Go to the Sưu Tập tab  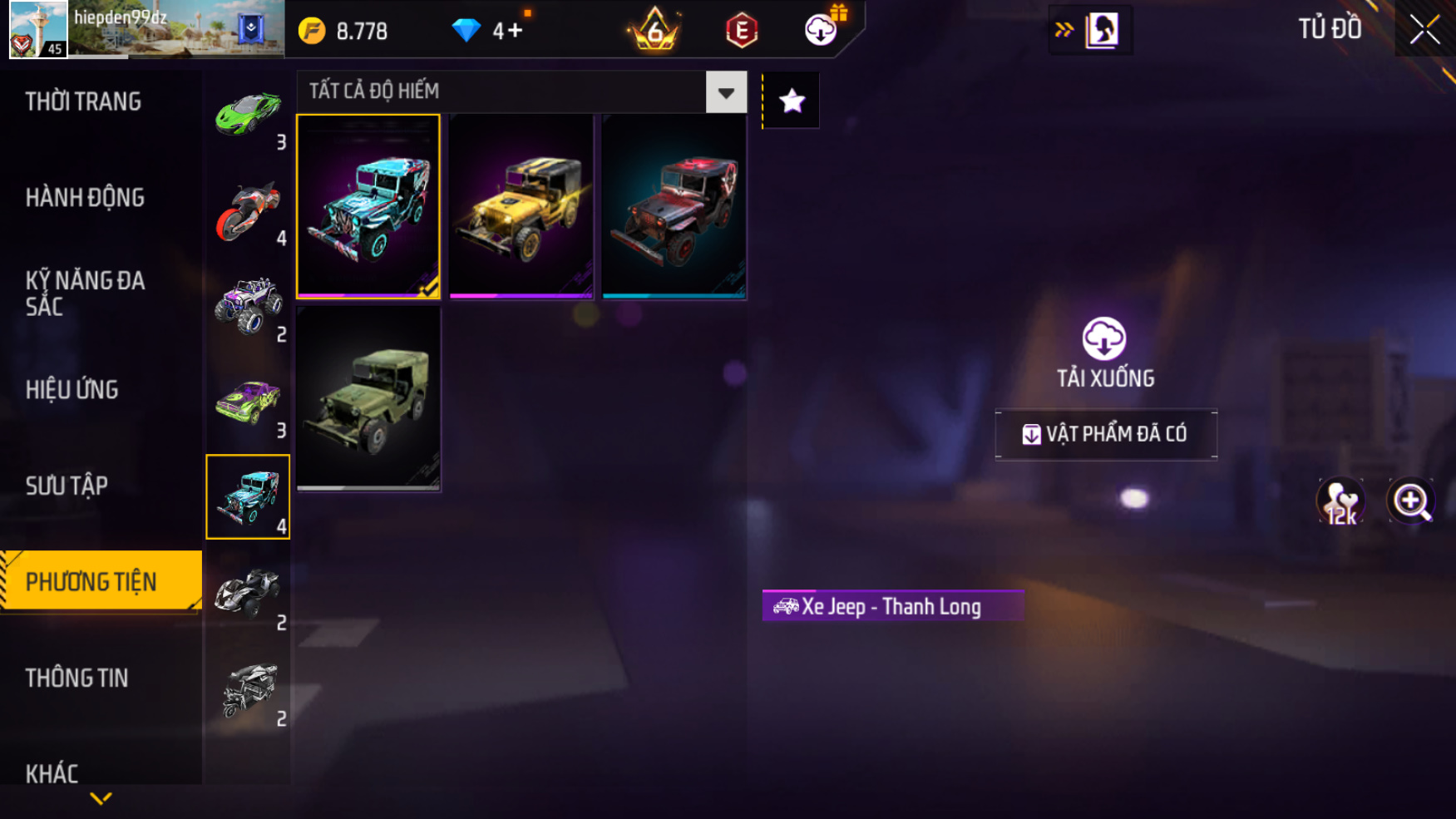pos(67,486)
